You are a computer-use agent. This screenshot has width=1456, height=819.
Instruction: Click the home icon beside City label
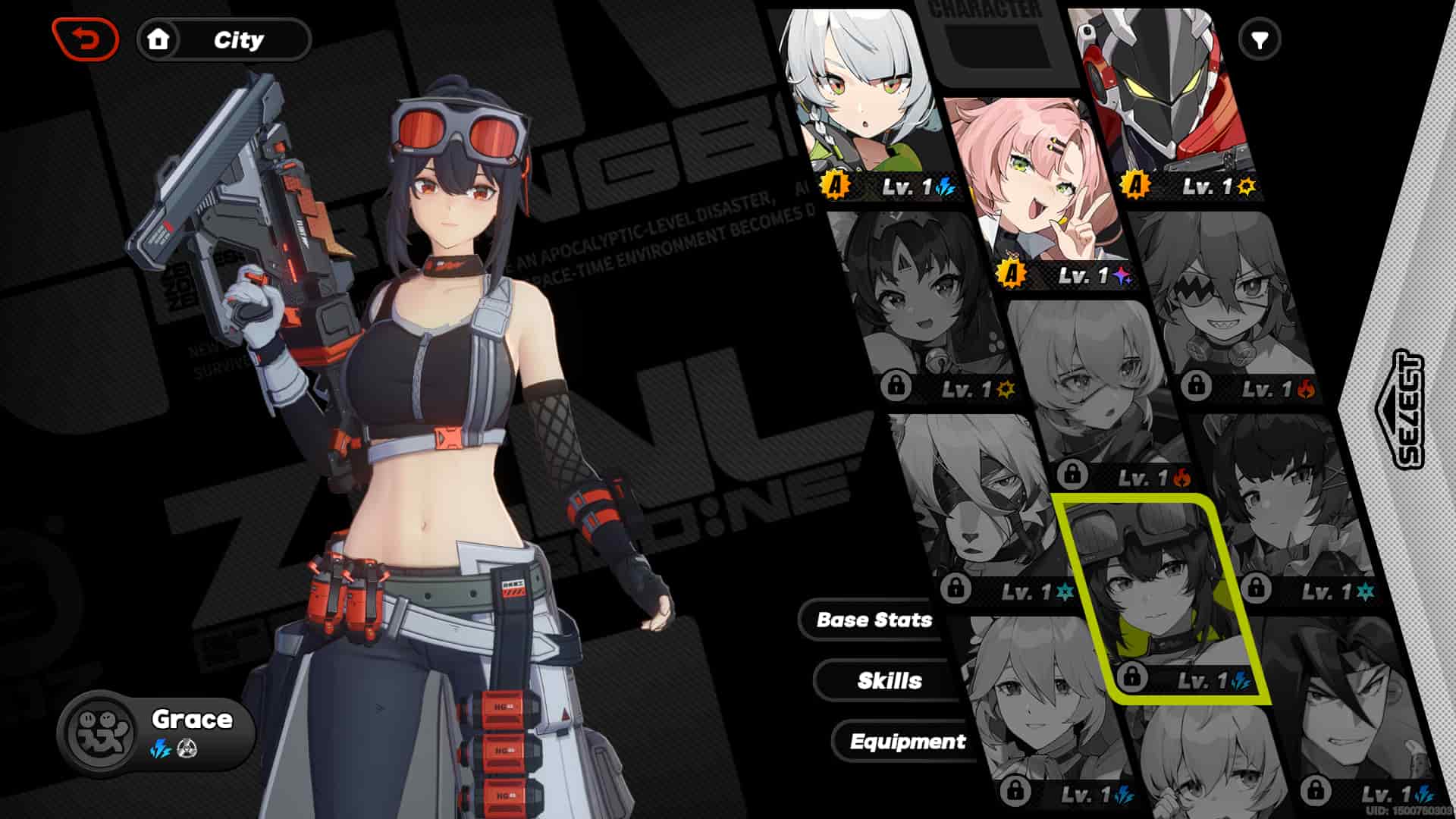point(159,40)
